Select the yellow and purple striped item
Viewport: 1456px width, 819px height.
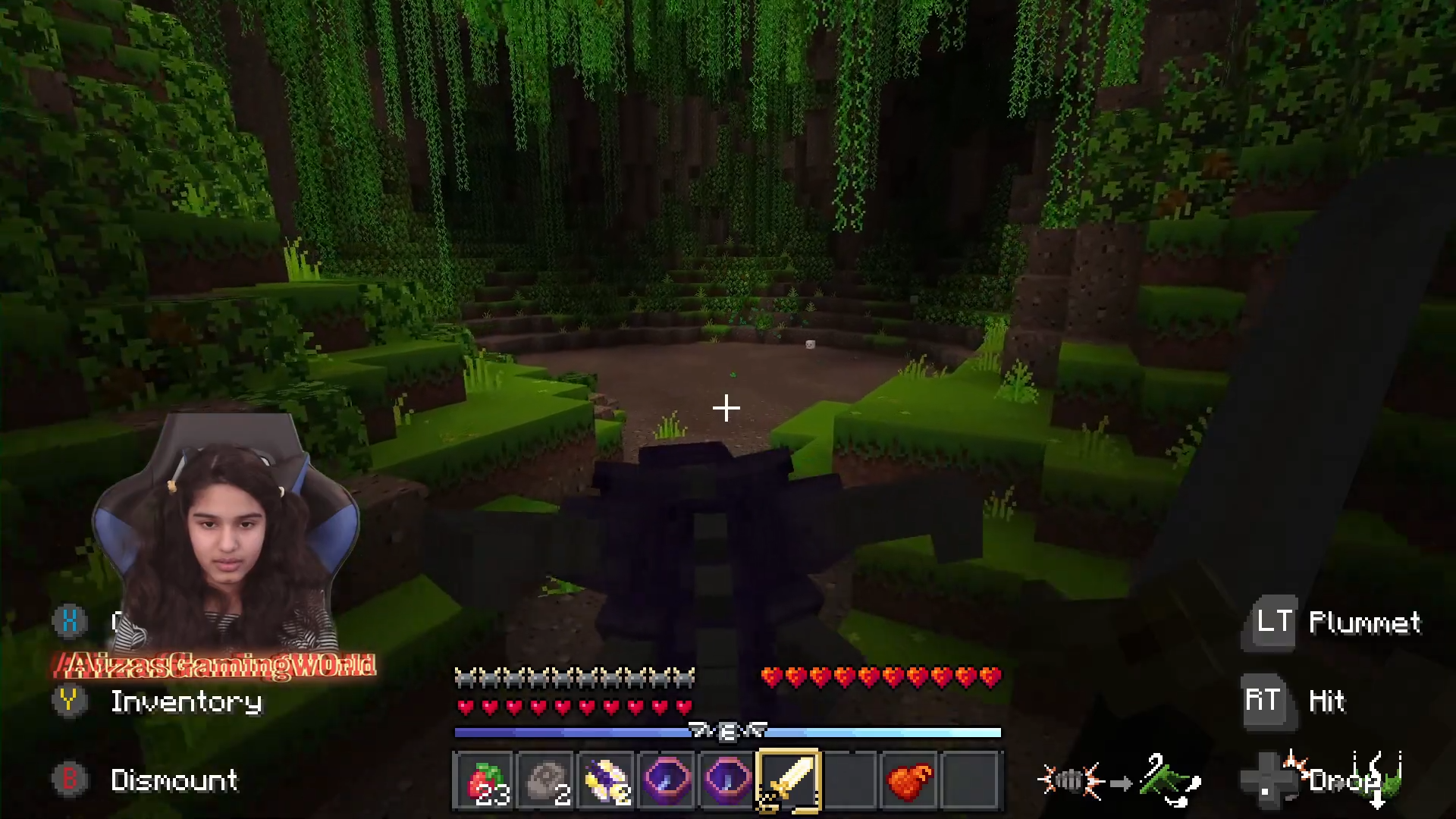(606, 781)
